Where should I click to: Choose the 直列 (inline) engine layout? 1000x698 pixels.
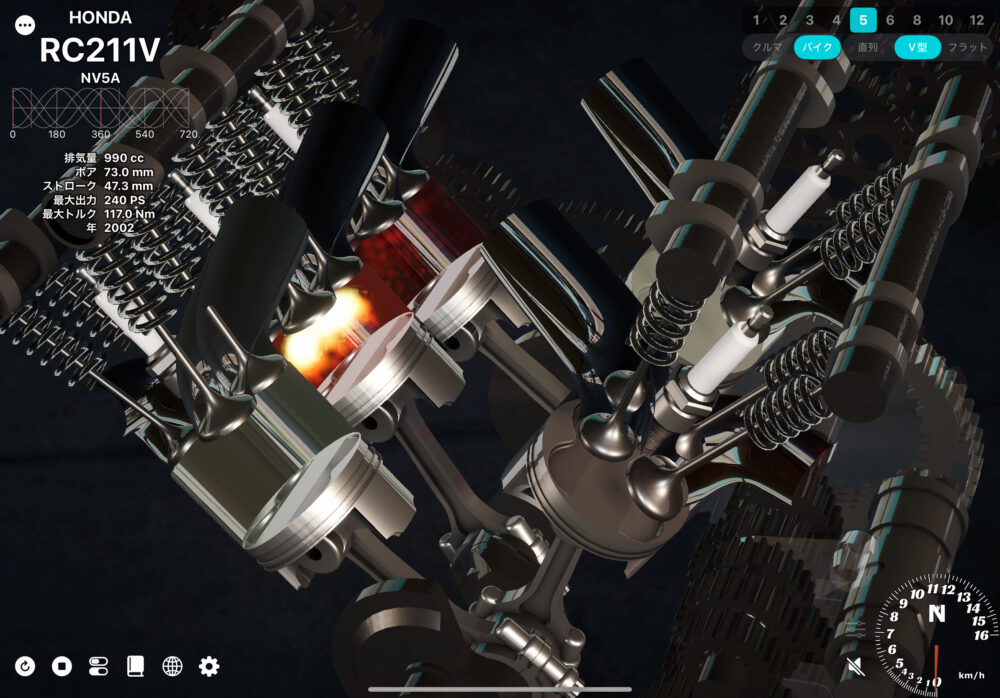tap(868, 47)
